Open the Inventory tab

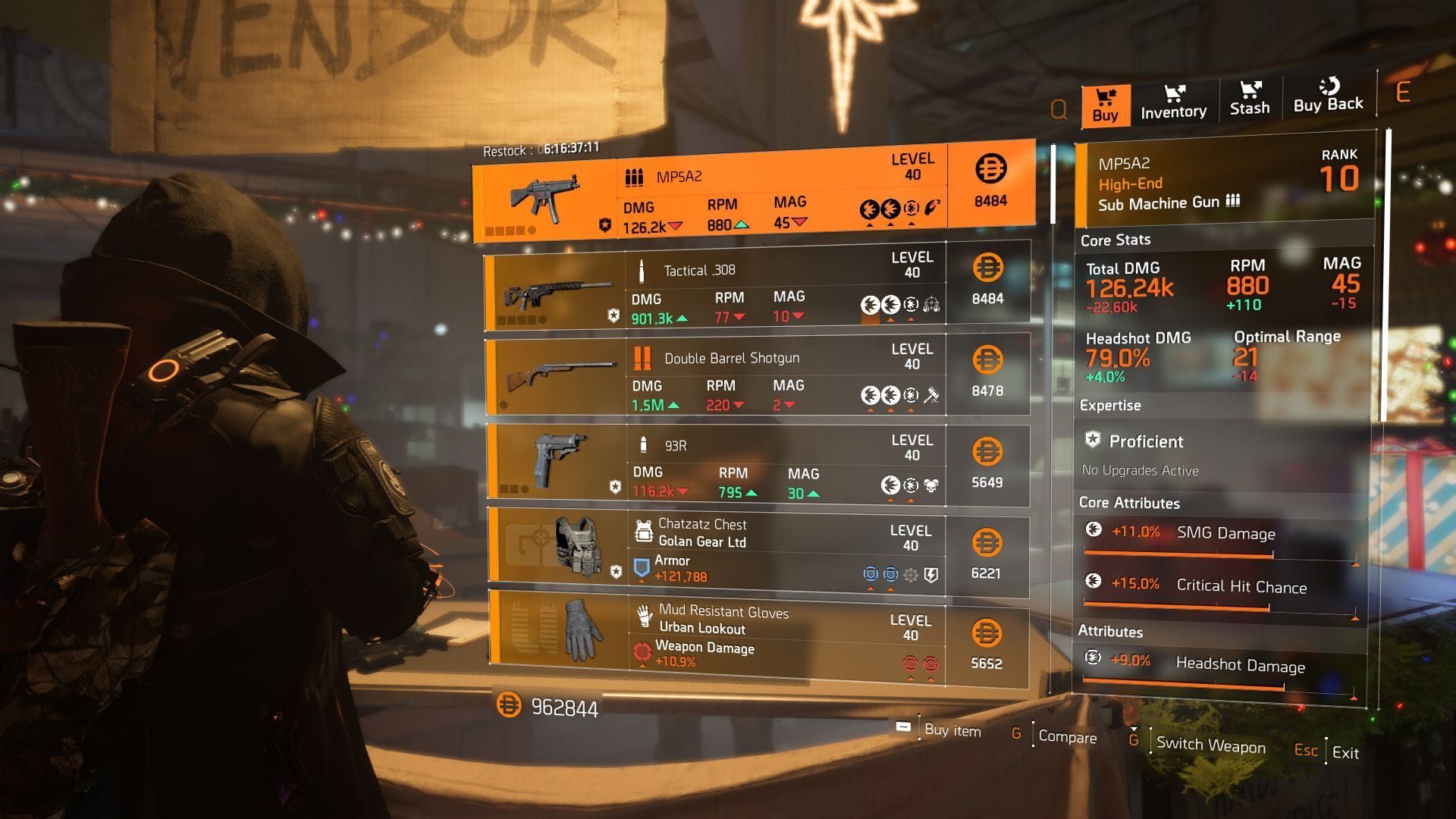(1172, 104)
